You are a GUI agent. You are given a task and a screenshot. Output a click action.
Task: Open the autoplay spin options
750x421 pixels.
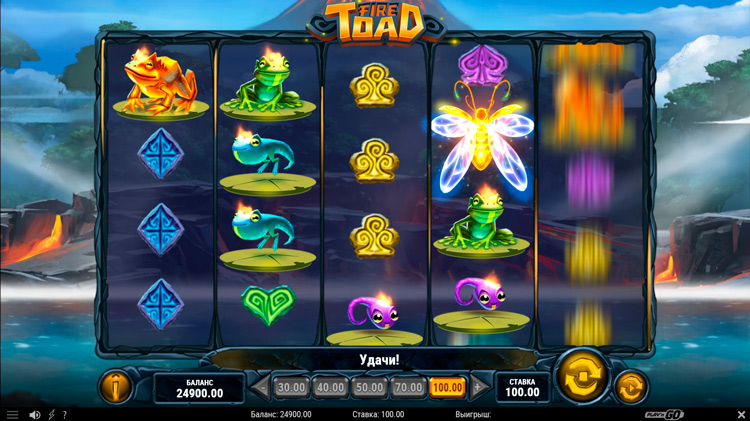pyautogui.click(x=629, y=386)
